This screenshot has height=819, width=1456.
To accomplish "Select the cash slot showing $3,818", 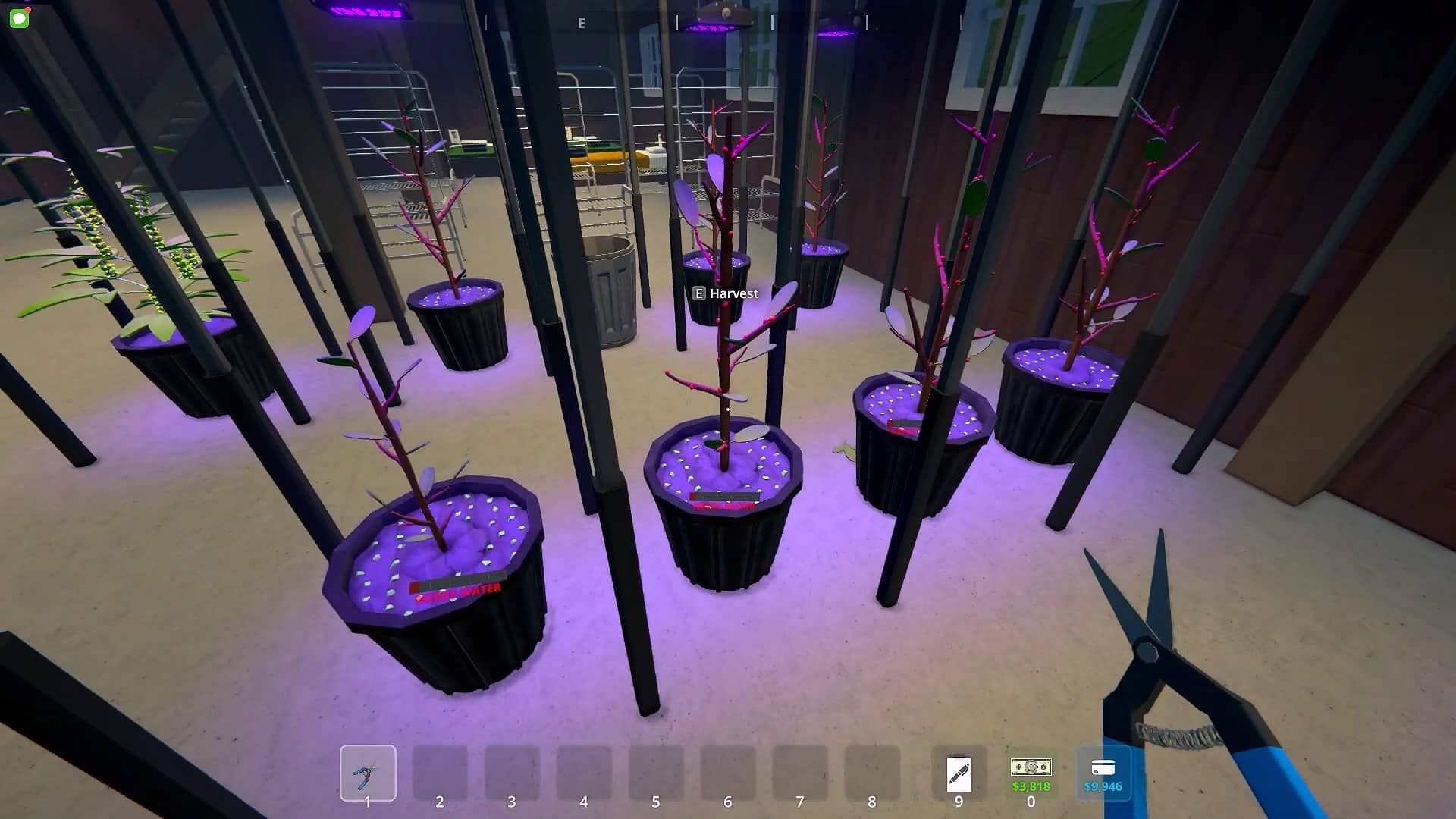I will click(x=1031, y=773).
